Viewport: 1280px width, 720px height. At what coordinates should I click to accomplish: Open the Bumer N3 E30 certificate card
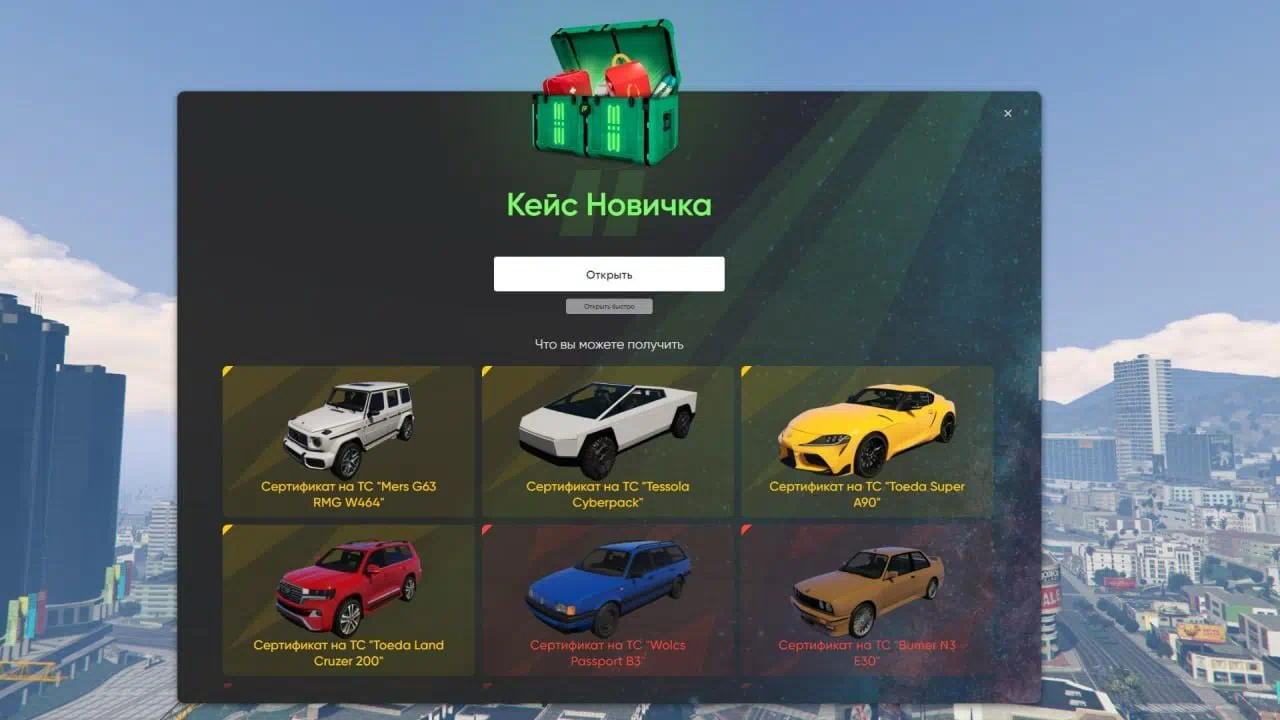click(x=866, y=600)
